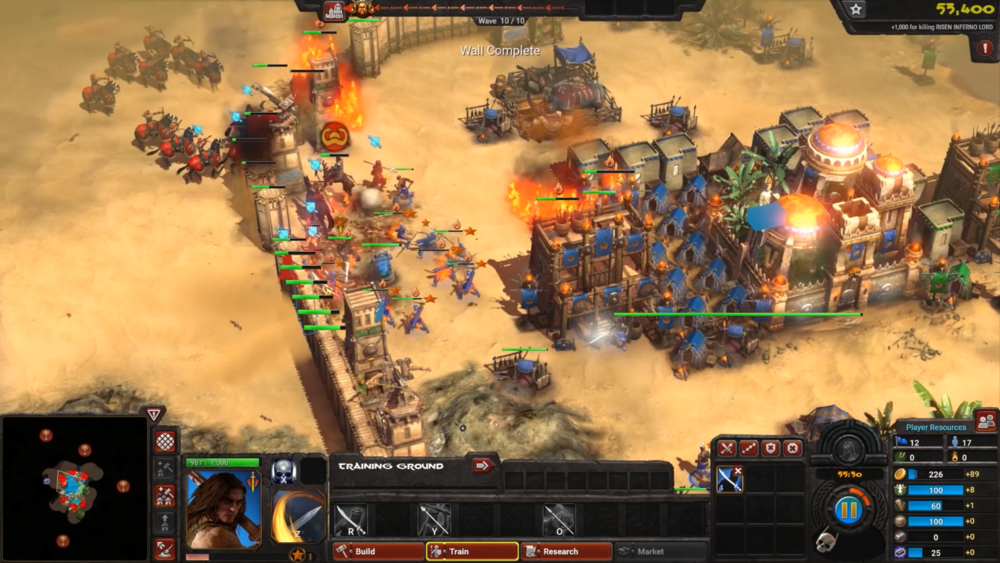This screenshot has height=563, width=1000.
Task: Train the mounted unit with lance
Action: 559,519
